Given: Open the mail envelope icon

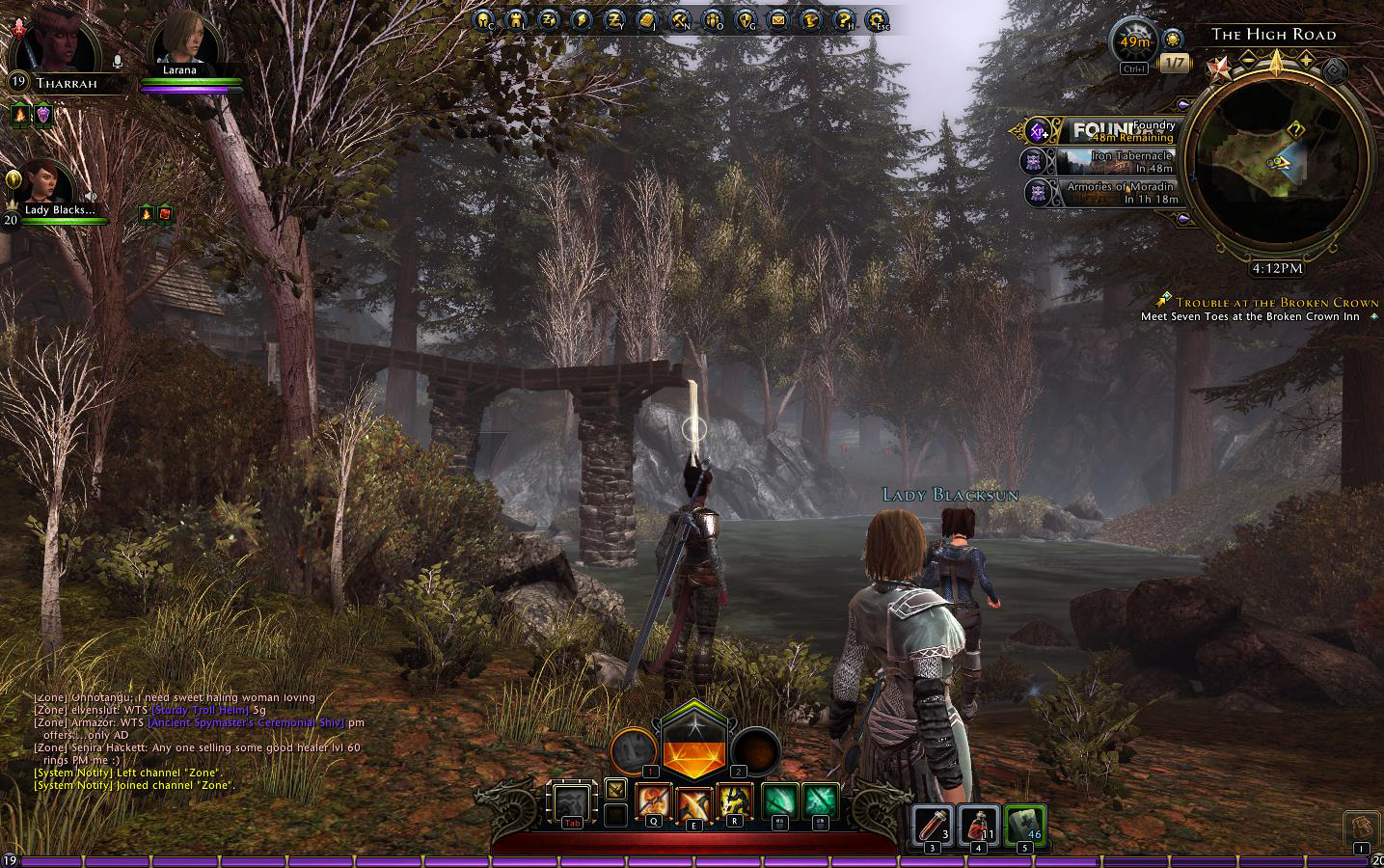Looking at the screenshot, I should [x=777, y=18].
